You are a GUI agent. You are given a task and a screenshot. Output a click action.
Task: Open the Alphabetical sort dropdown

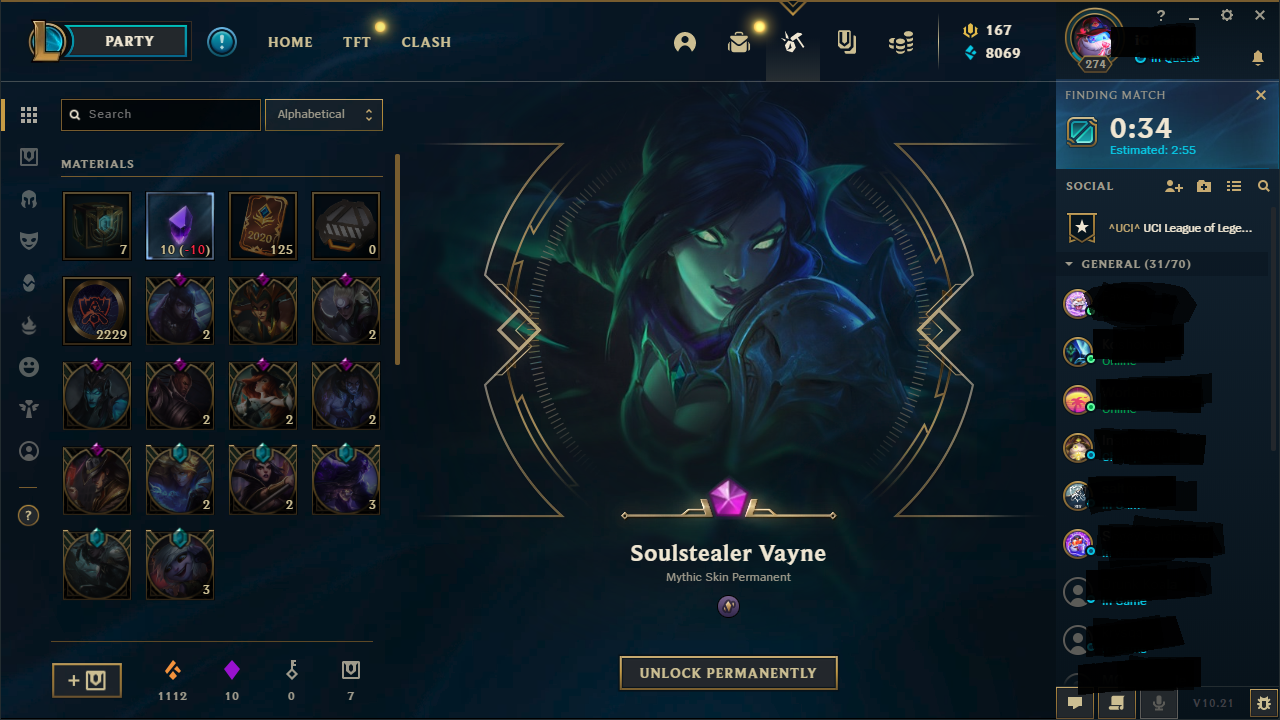click(x=324, y=114)
